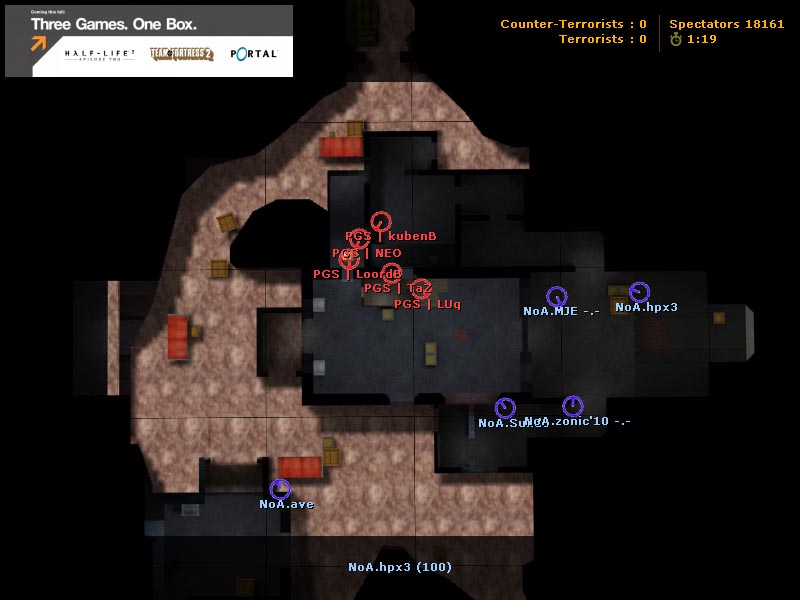800x600 pixels.
Task: Select PGS | kubenB's red player marker
Action: (380, 221)
